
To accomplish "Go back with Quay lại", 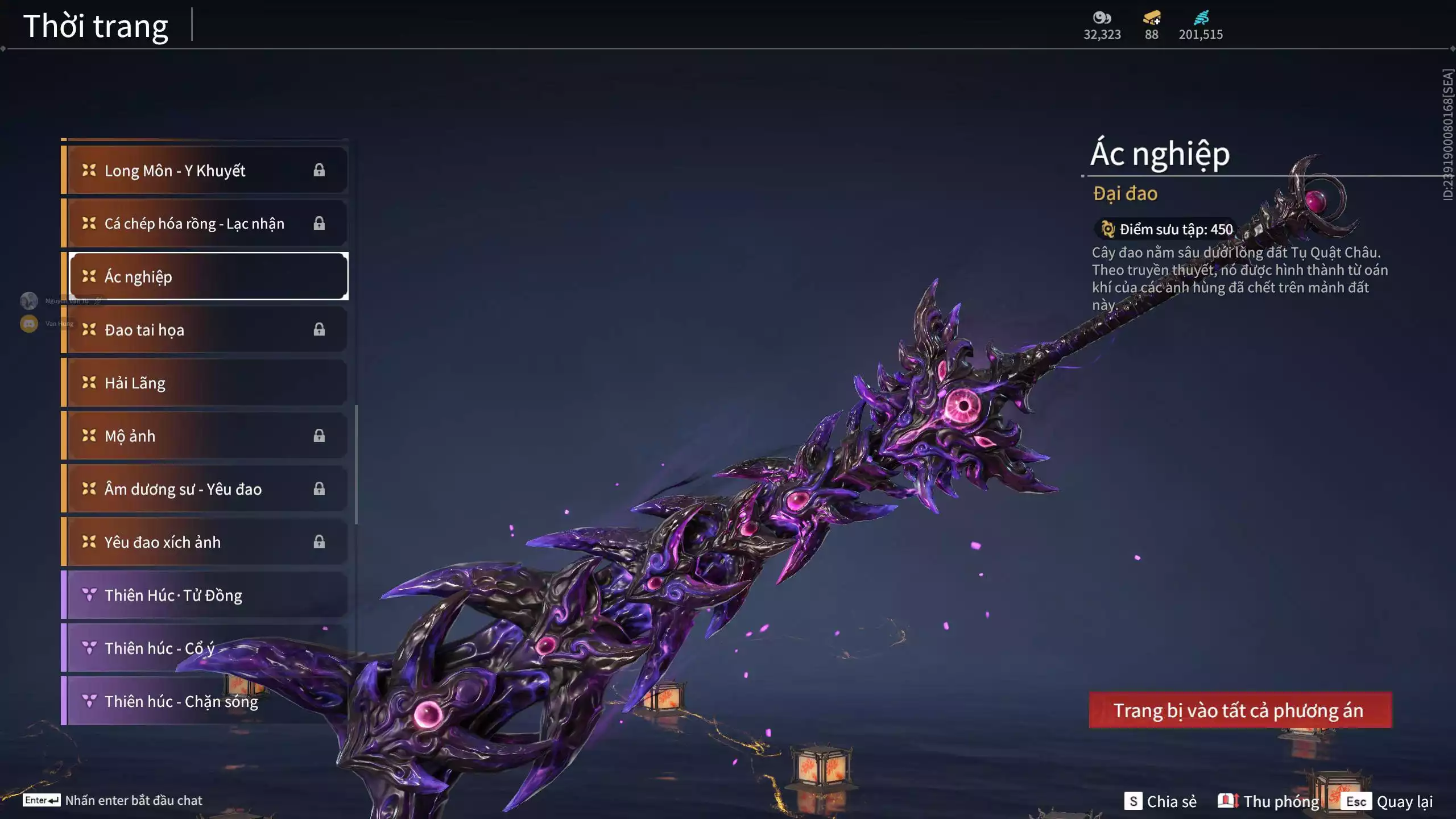I will point(1389,801).
